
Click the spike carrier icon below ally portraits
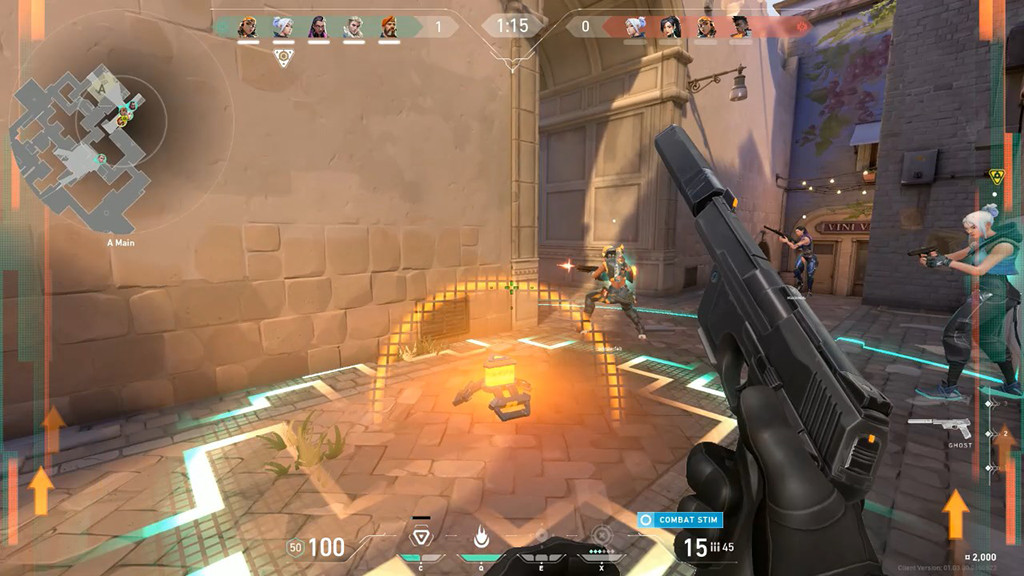coord(284,56)
